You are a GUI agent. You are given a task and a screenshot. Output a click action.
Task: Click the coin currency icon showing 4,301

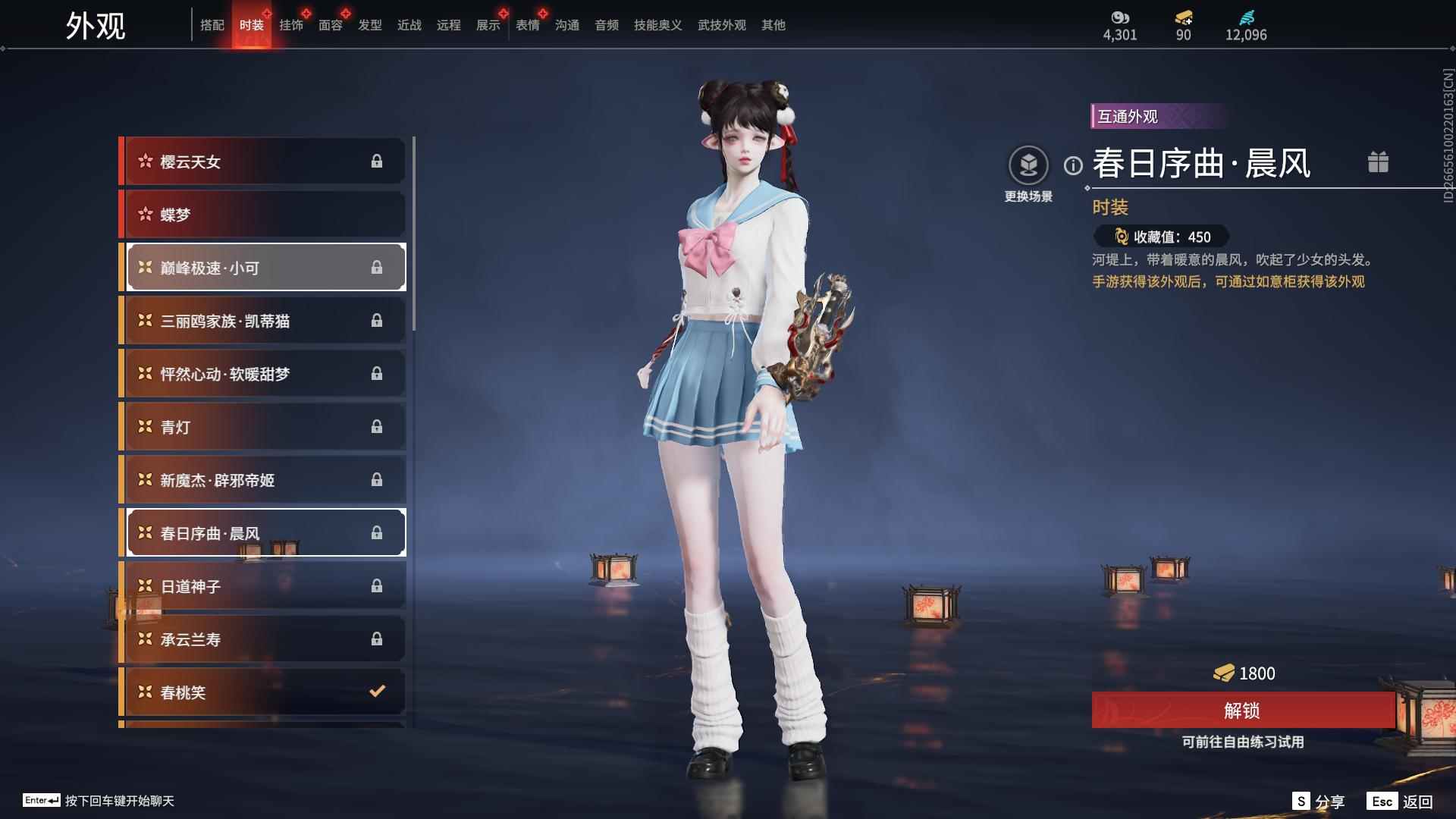(1120, 17)
